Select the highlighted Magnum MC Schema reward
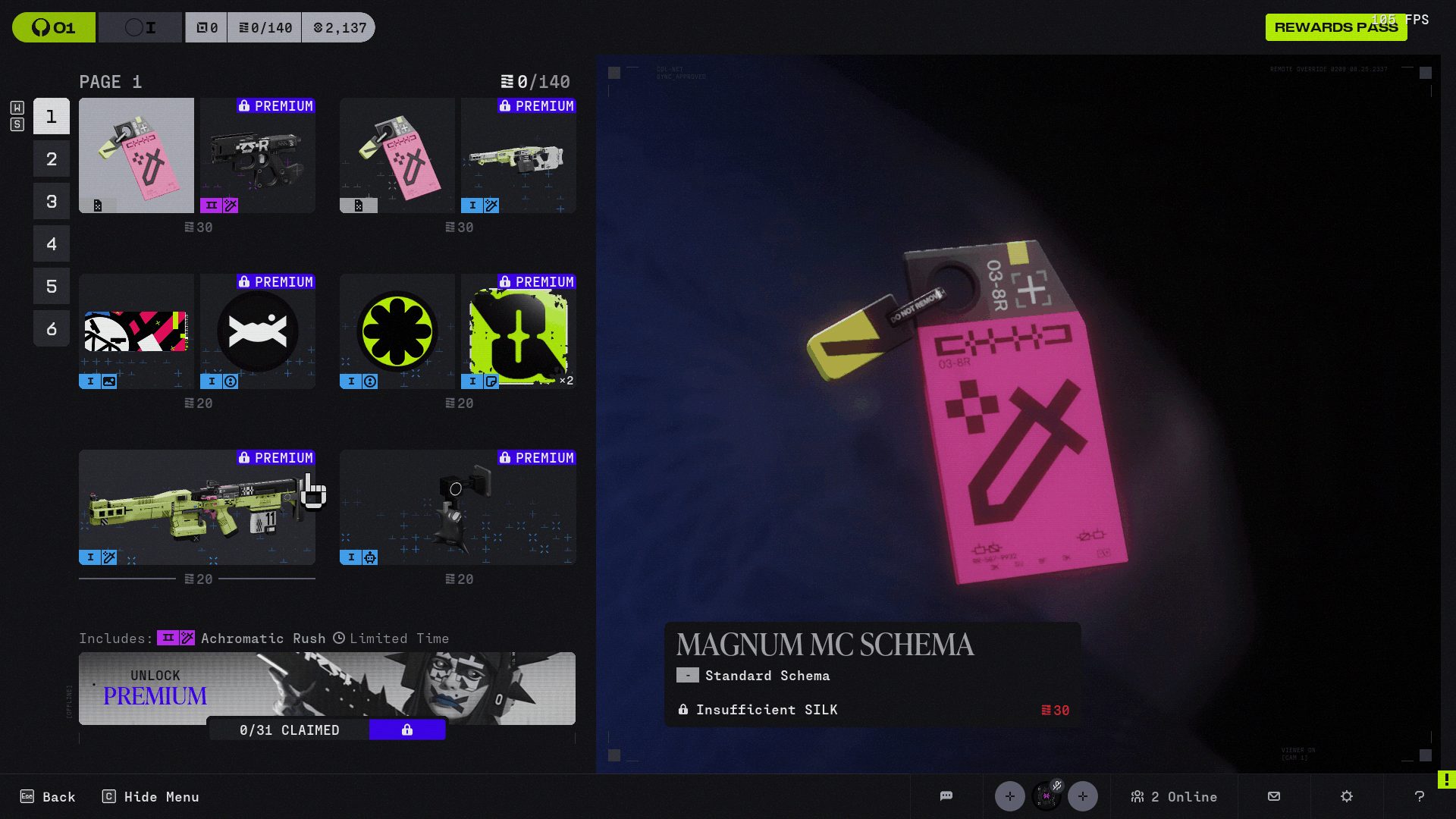This screenshot has width=1456, height=819. [x=136, y=155]
